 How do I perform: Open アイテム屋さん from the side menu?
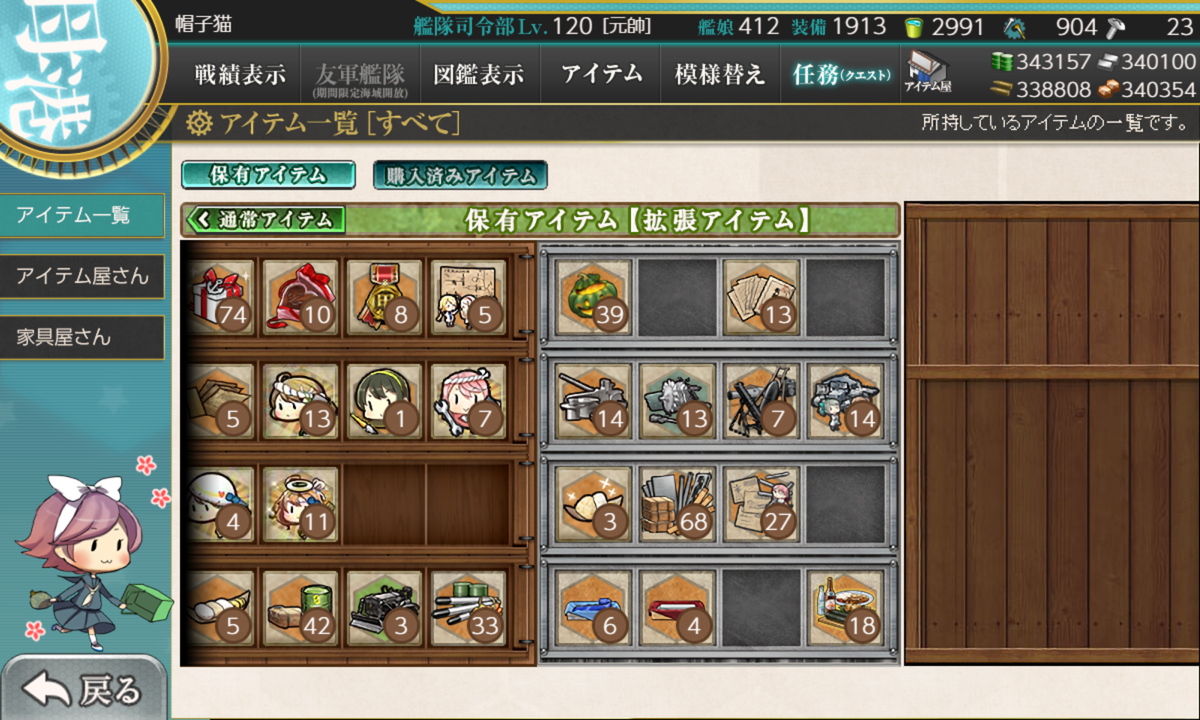(x=82, y=276)
